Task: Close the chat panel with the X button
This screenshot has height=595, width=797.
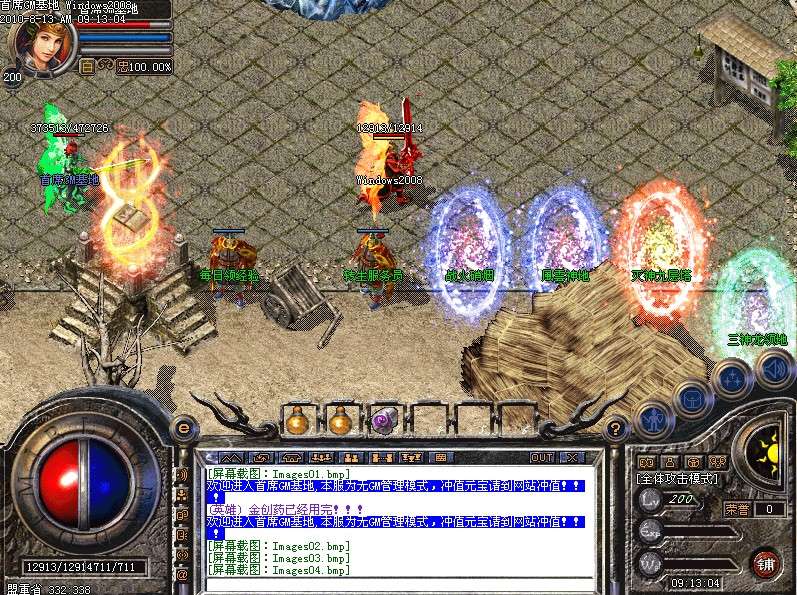Action: 571,457
